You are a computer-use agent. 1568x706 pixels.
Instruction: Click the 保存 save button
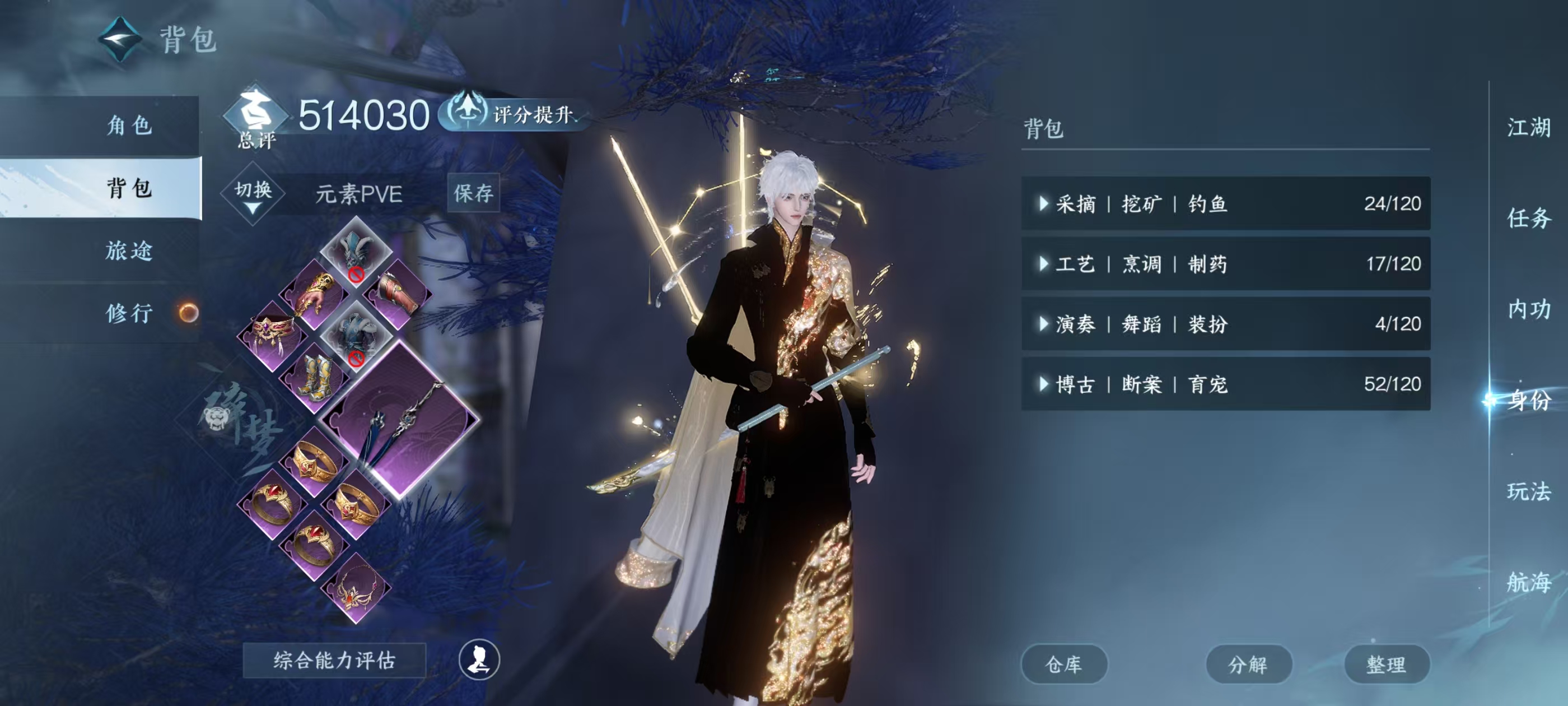point(473,193)
